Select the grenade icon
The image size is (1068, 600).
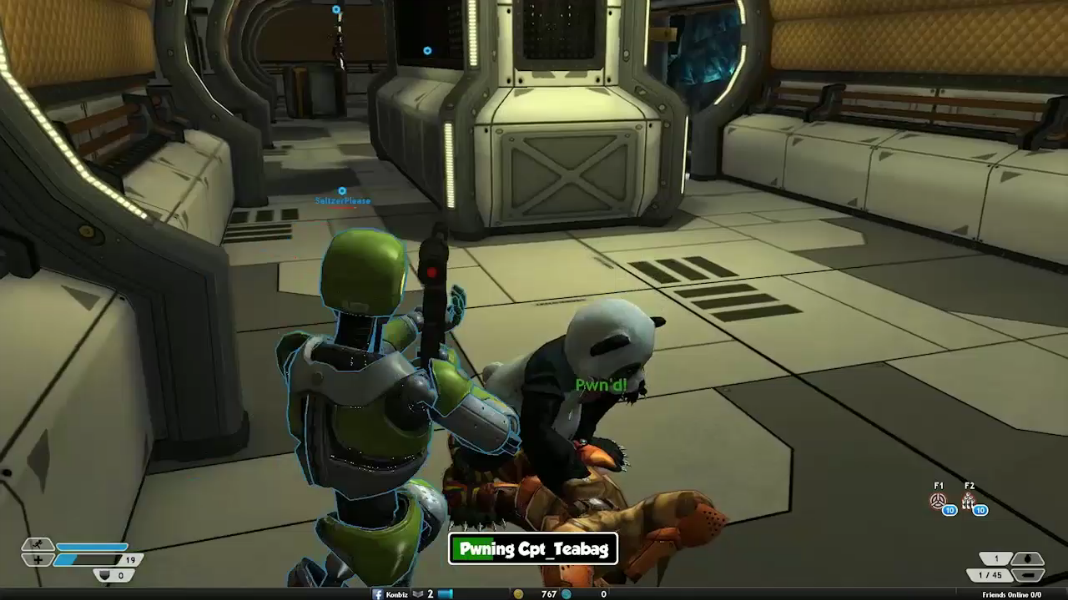pyautogui.click(x=1027, y=559)
